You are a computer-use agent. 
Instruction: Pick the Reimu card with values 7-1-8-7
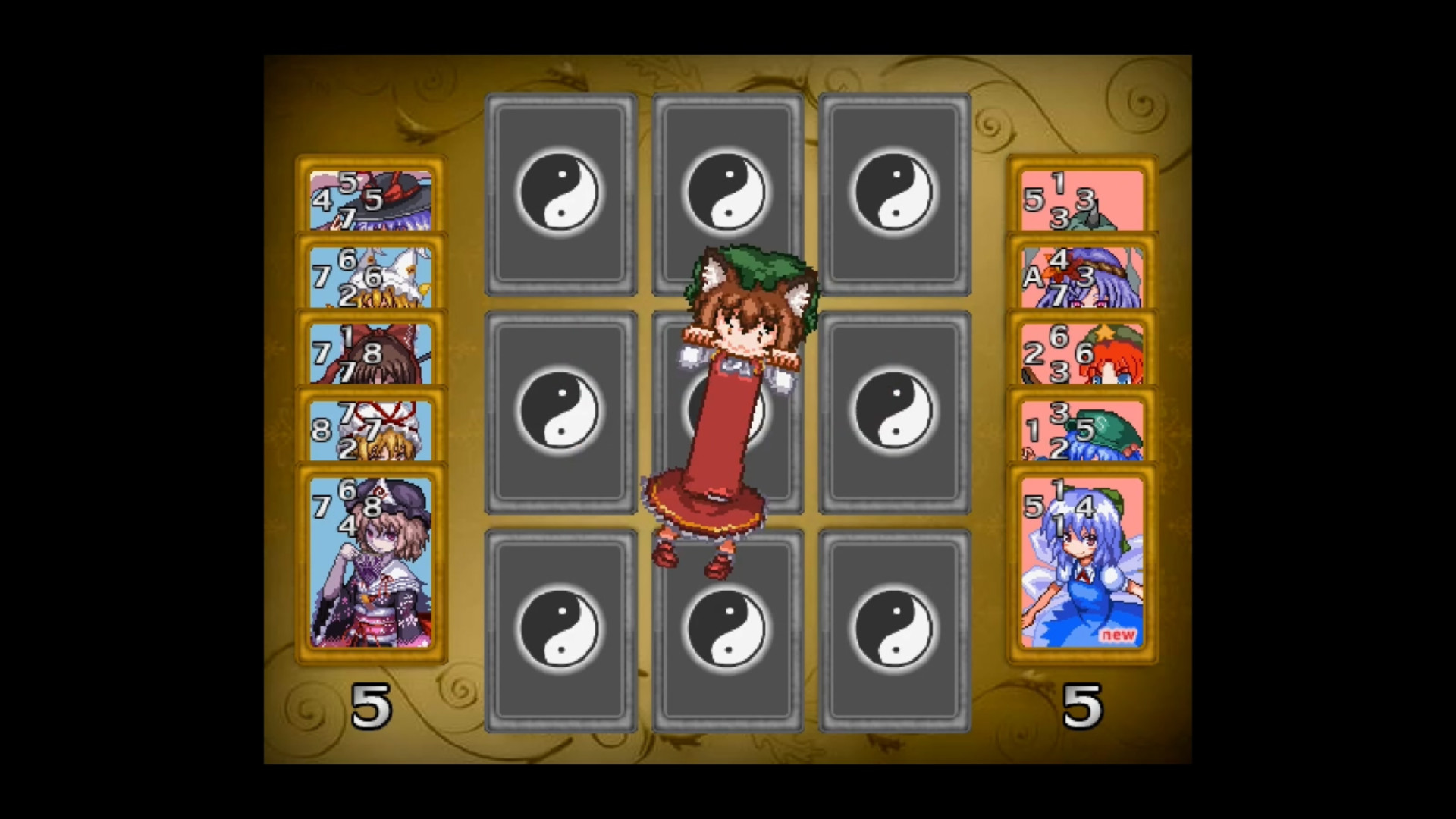pyautogui.click(x=371, y=351)
